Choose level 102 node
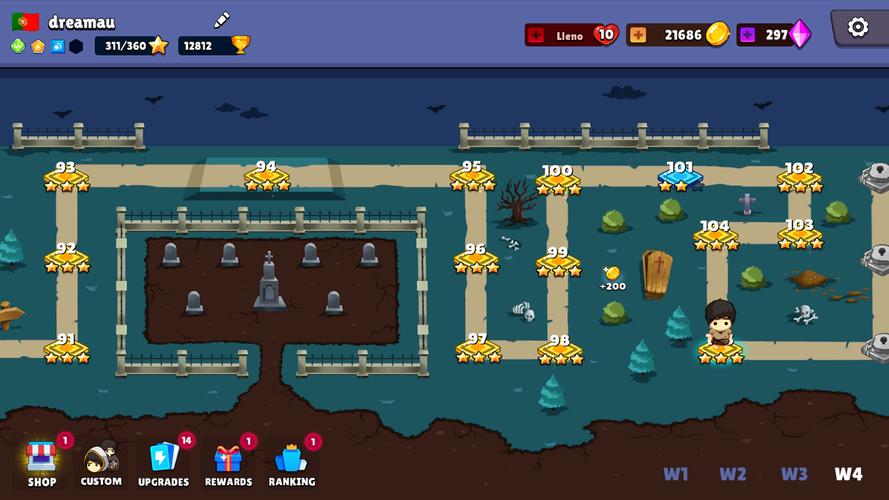889x500 pixels. coord(799,179)
